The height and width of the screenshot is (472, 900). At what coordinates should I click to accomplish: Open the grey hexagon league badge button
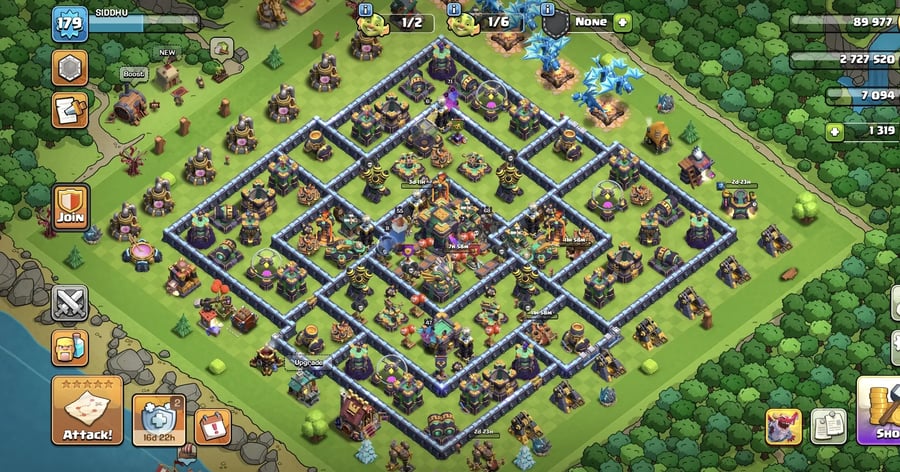pyautogui.click(x=69, y=67)
